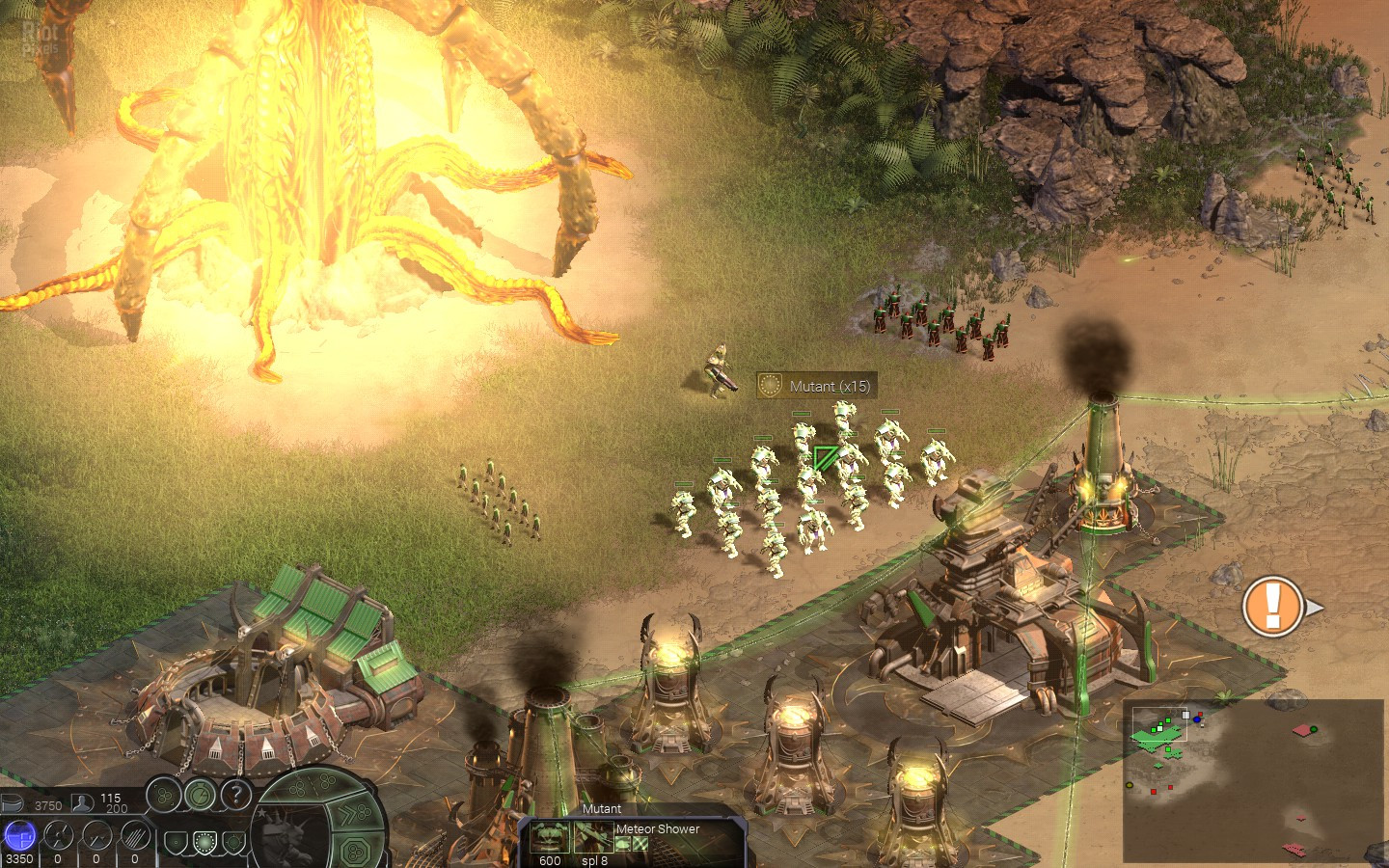
Task: Select the blue glowing resource icon
Action: (x=18, y=834)
